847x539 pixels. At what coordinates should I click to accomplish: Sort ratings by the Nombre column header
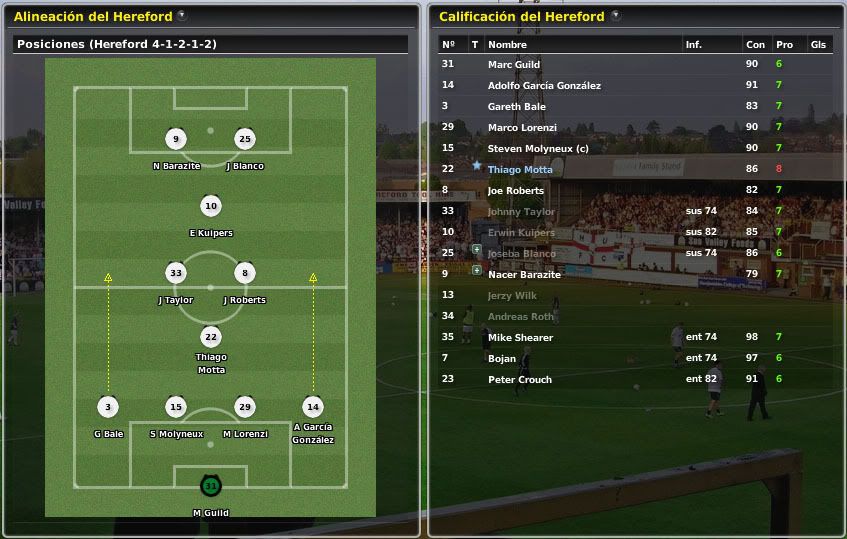[x=507, y=45]
